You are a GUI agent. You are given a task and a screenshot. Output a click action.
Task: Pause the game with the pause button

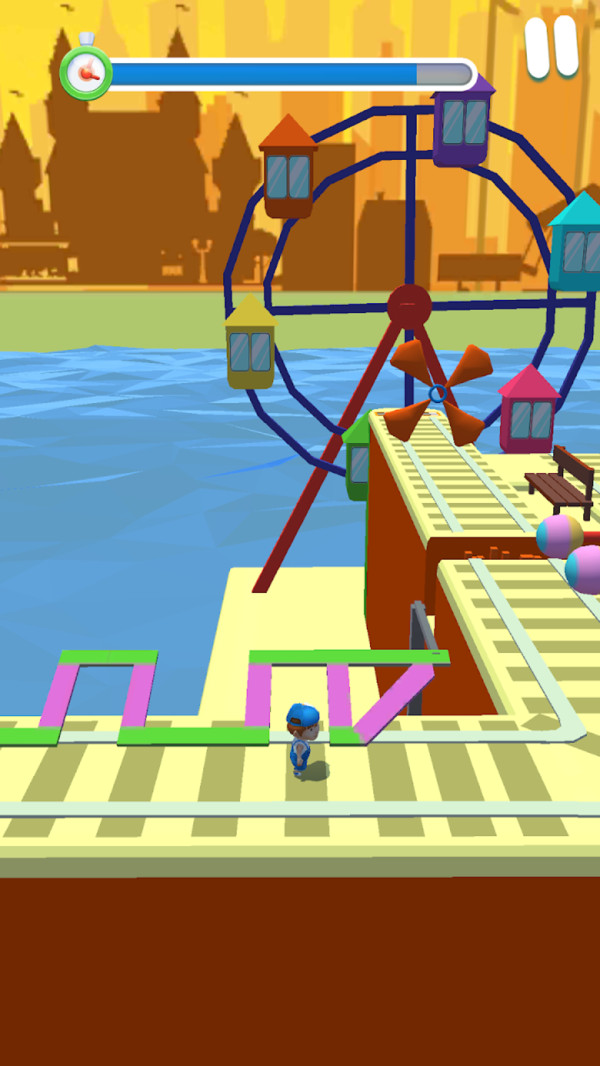click(x=552, y=46)
